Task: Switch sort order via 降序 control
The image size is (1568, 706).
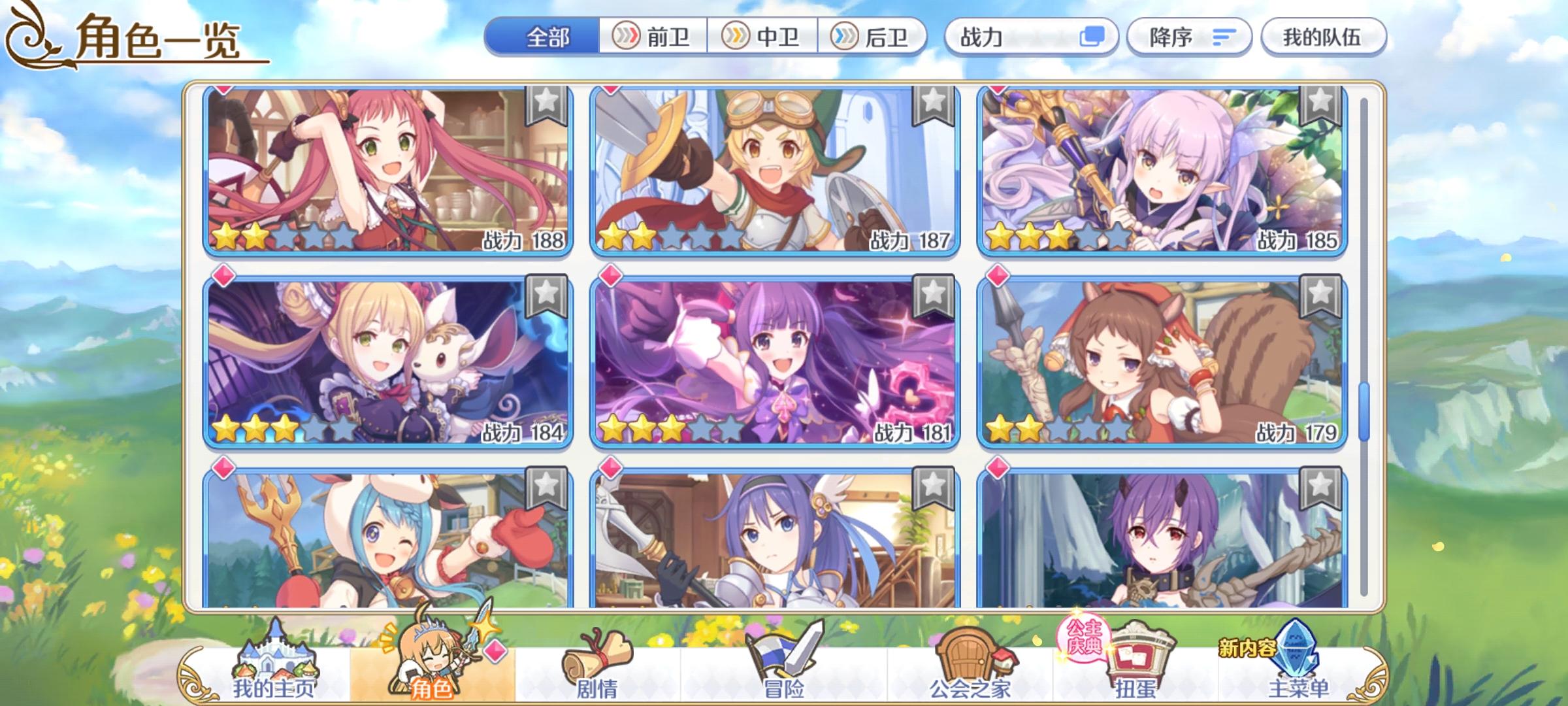Action: (x=1189, y=37)
